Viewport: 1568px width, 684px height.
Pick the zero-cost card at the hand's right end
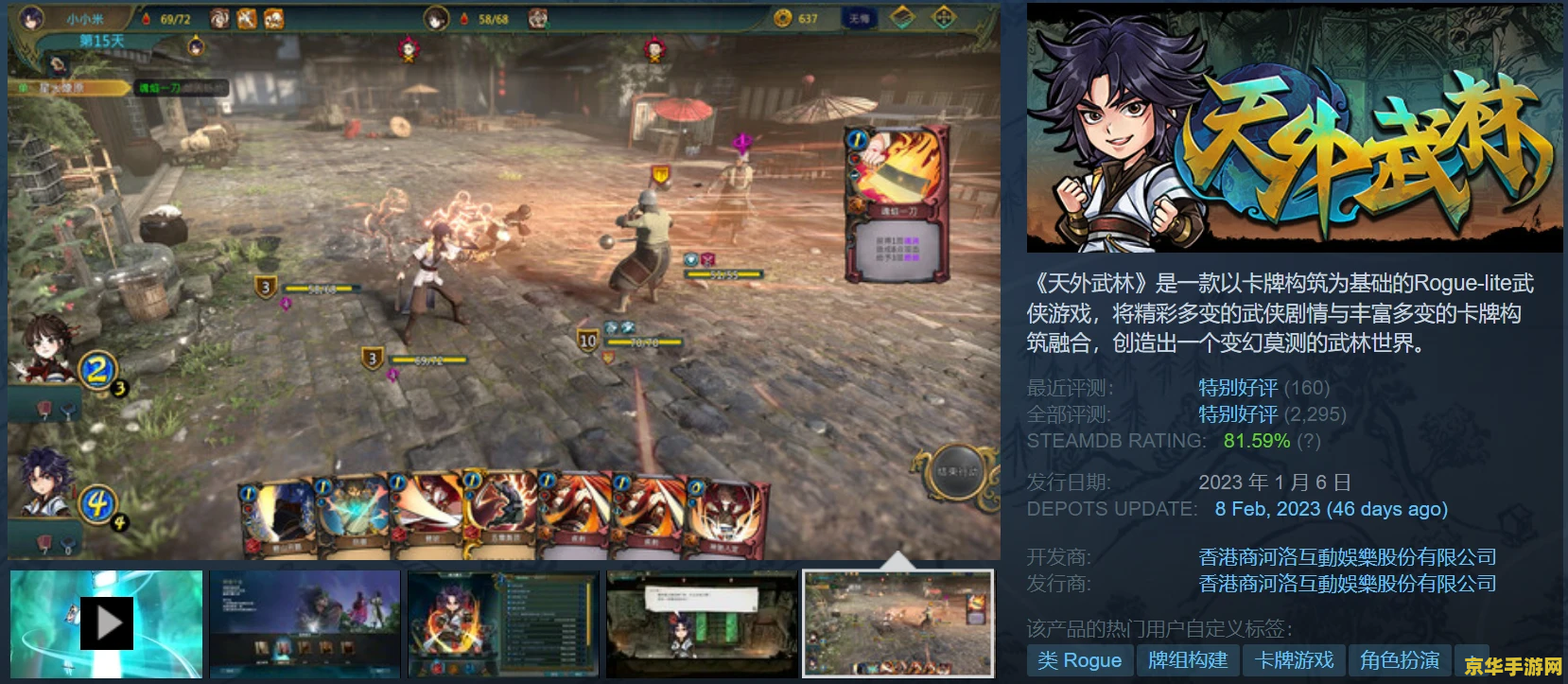724,515
